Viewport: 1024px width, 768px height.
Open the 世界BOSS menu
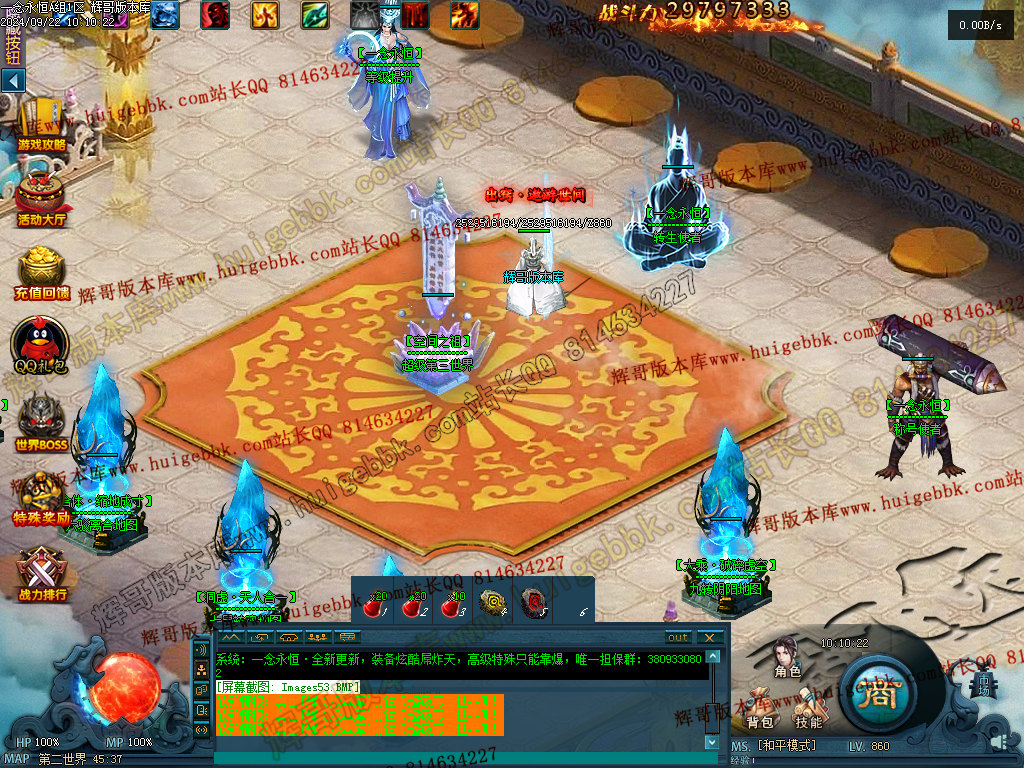pos(41,420)
